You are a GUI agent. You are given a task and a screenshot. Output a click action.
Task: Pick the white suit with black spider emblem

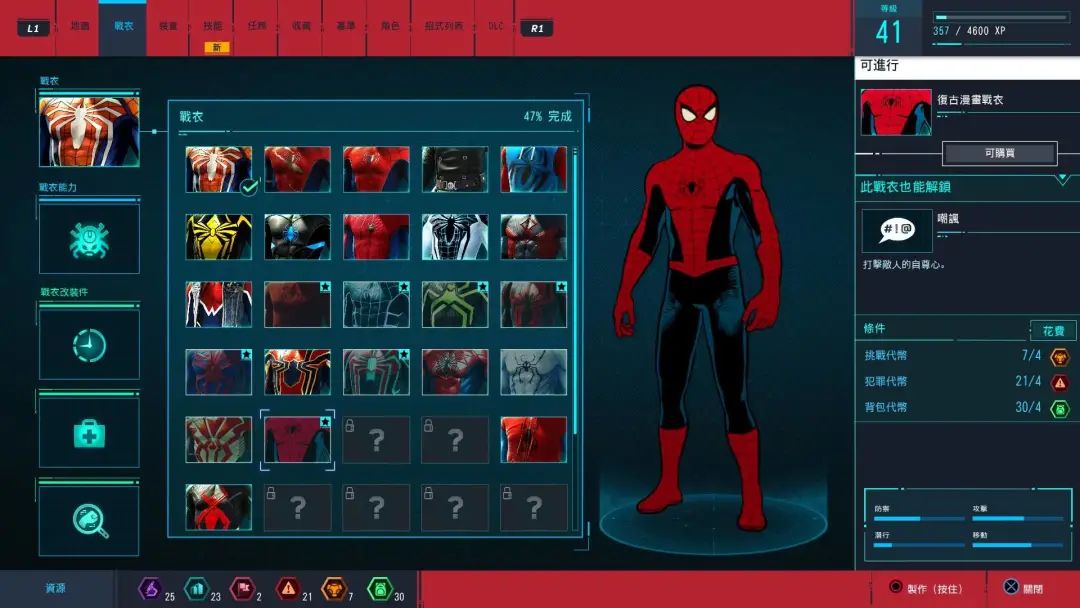coord(455,237)
